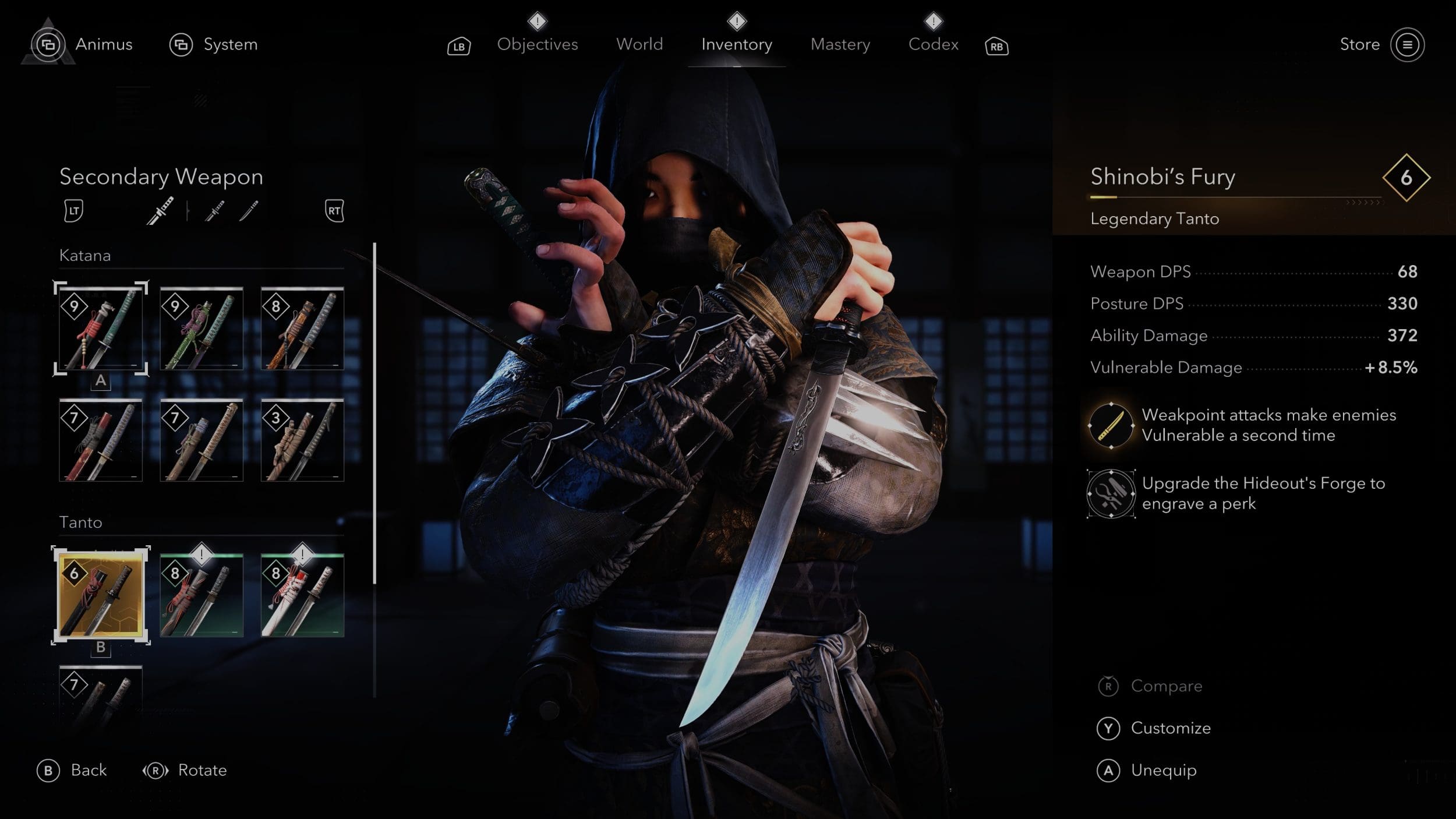Image resolution: width=1456 pixels, height=819 pixels.
Task: Select the Inventory tab
Action: tap(736, 44)
